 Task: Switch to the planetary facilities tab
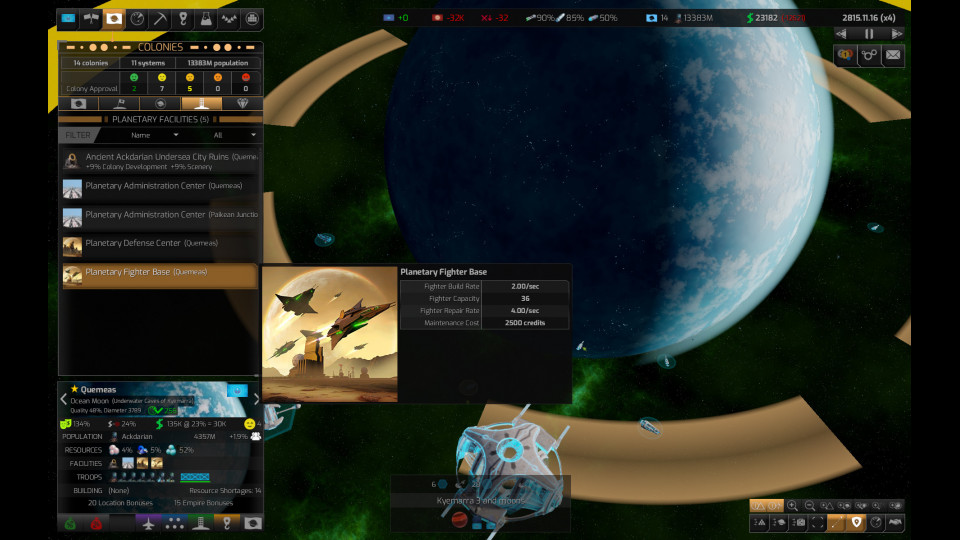(200, 103)
